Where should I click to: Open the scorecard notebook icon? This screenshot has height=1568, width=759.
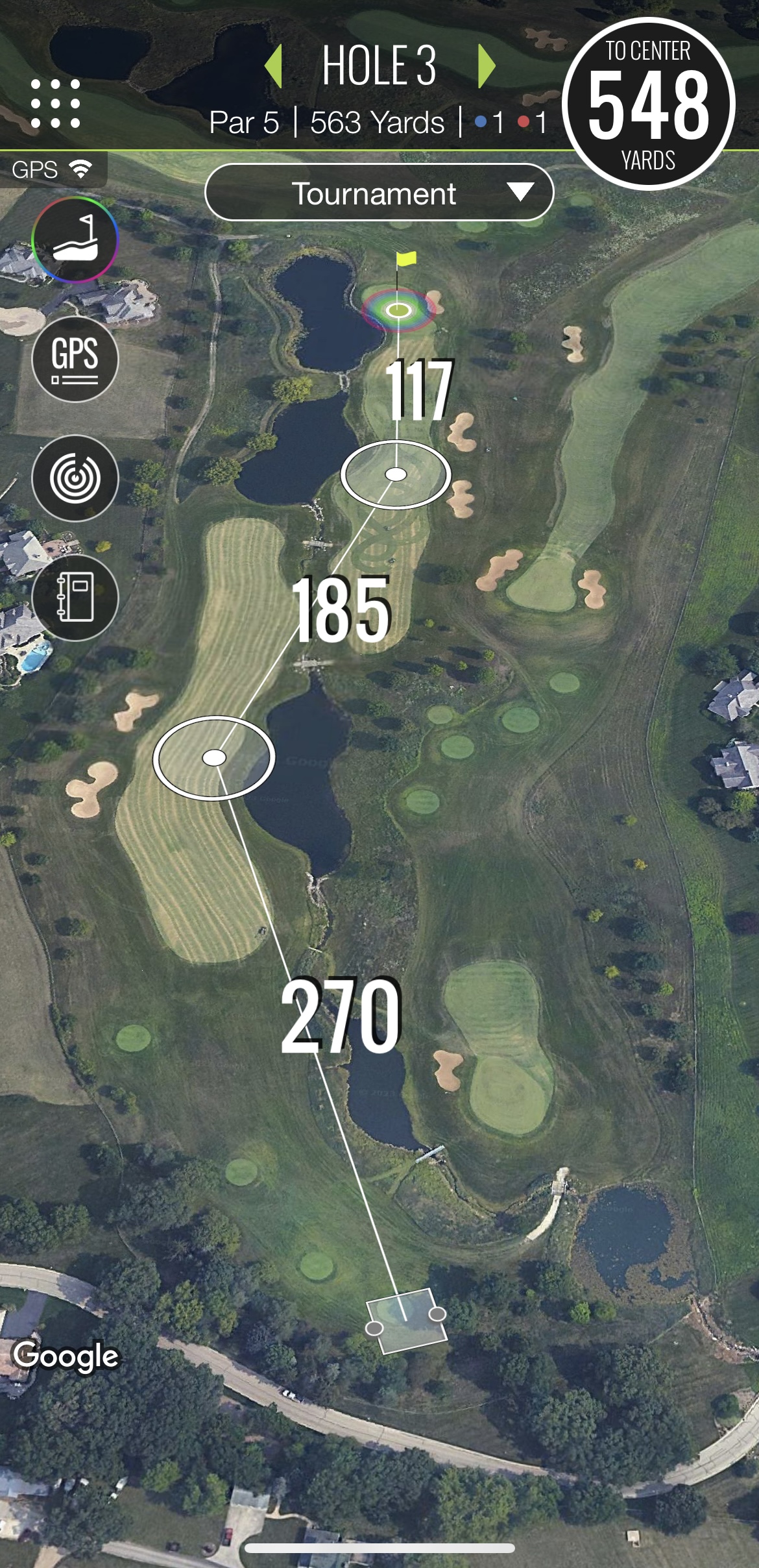(x=75, y=598)
